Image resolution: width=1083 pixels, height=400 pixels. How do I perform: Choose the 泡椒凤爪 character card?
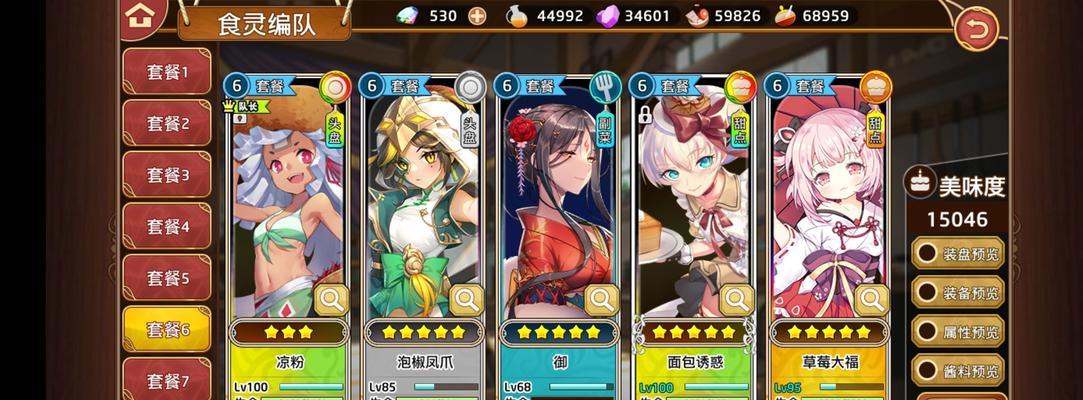[x=420, y=200]
